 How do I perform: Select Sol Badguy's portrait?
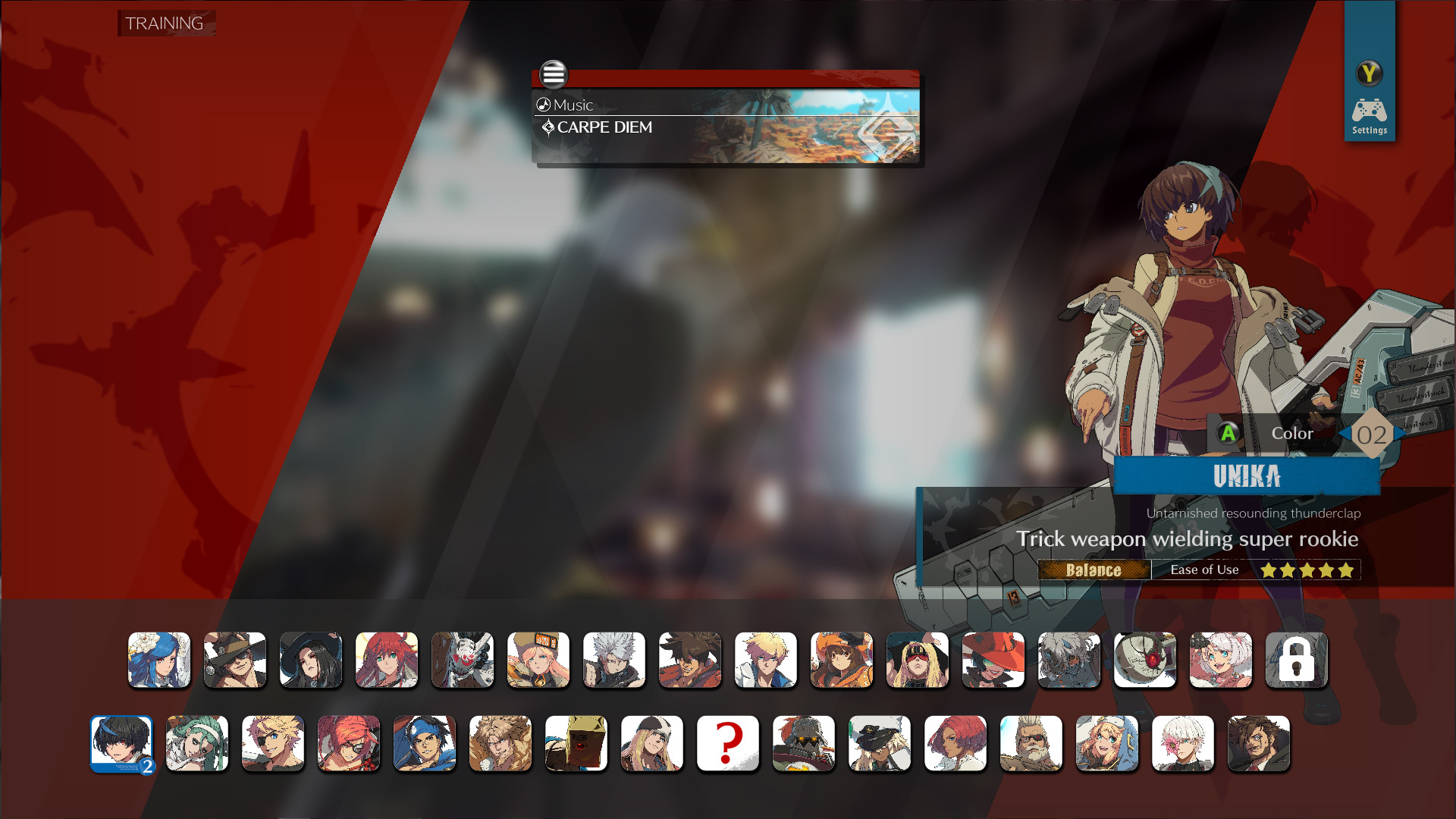[x=690, y=661]
